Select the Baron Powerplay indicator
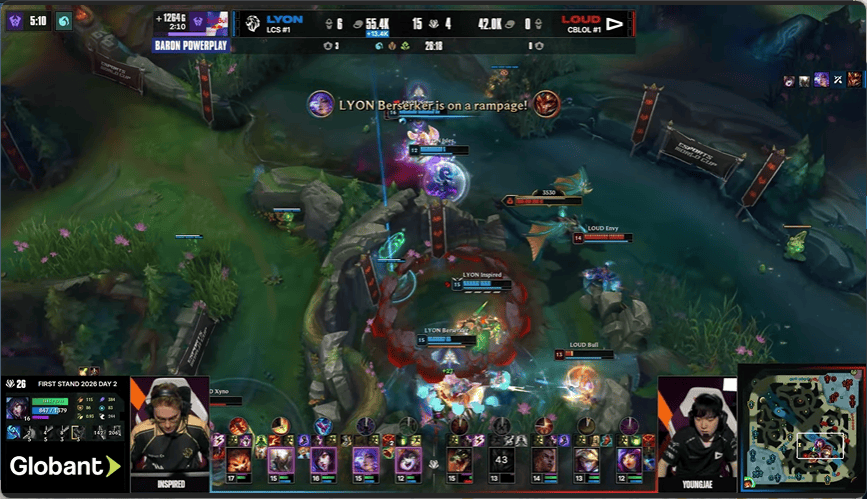 pos(191,46)
